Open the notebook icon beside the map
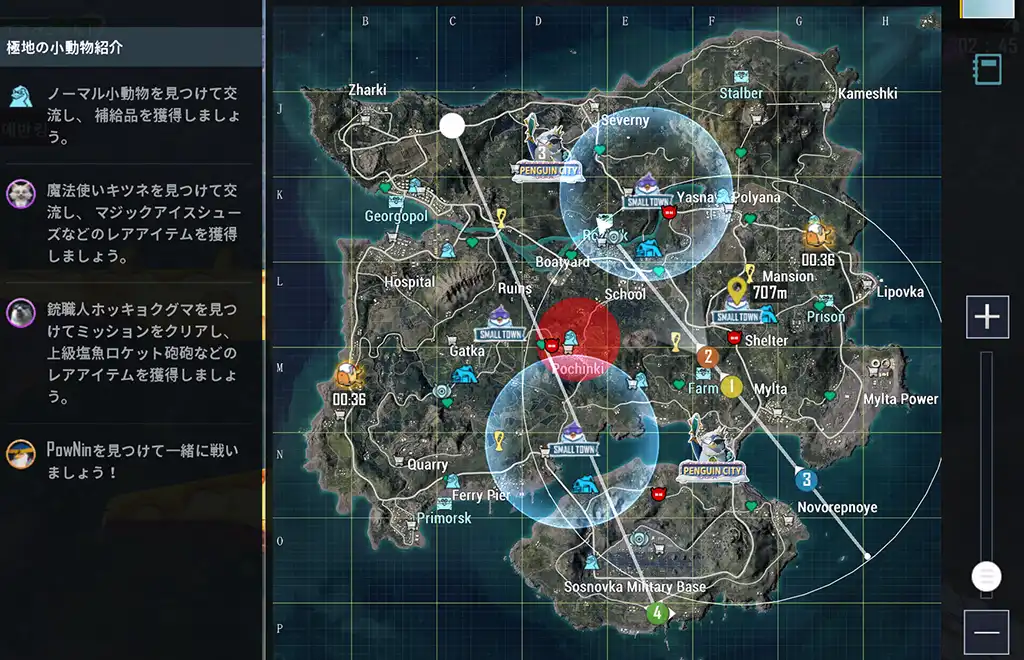Screen dimensions: 1024x660 988,69
